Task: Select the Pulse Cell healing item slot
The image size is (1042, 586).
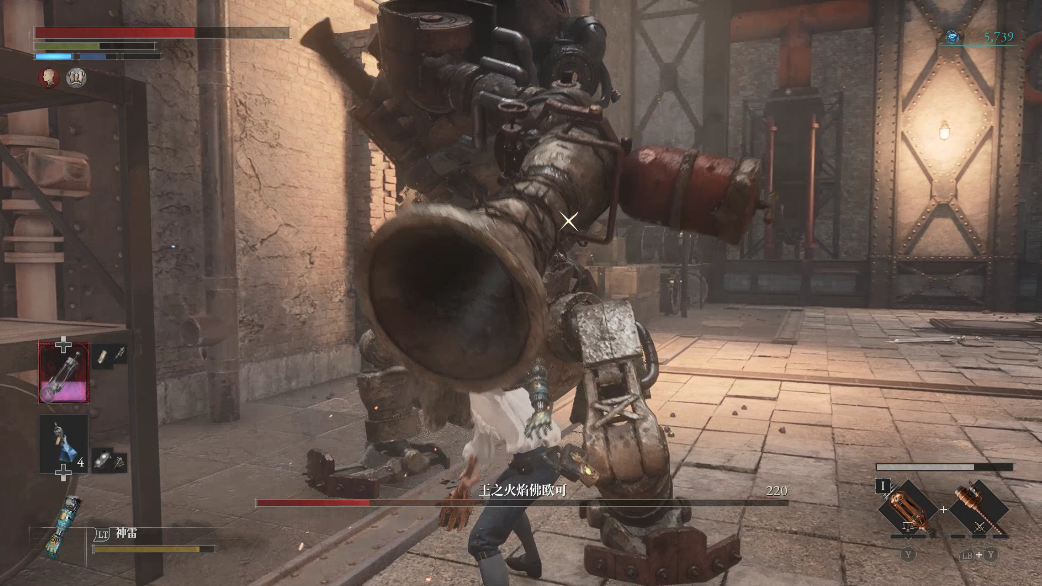Action: coord(63,371)
